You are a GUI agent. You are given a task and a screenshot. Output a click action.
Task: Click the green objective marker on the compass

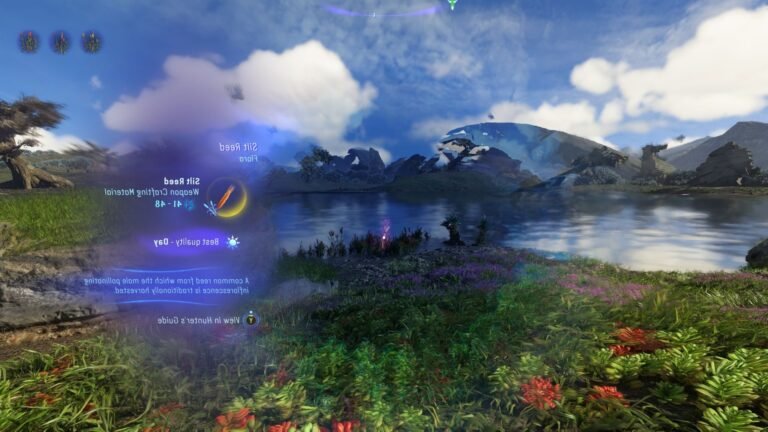point(452,5)
